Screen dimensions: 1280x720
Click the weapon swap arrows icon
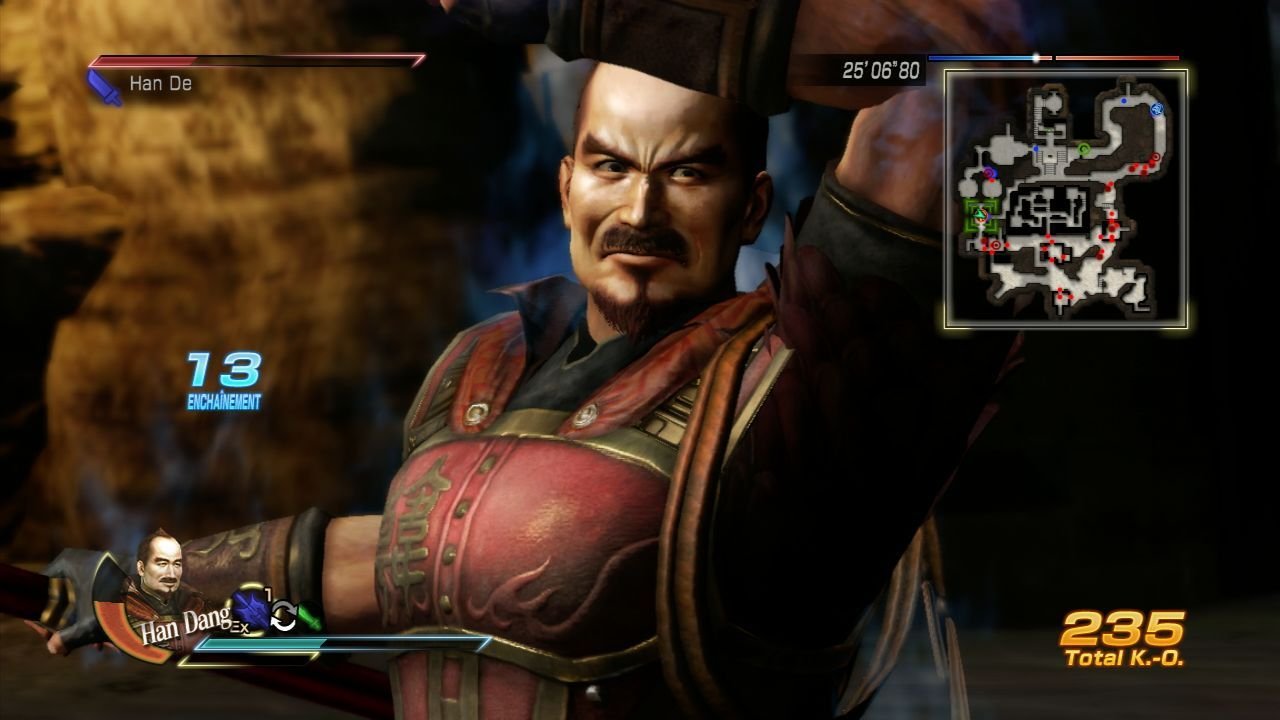point(284,618)
